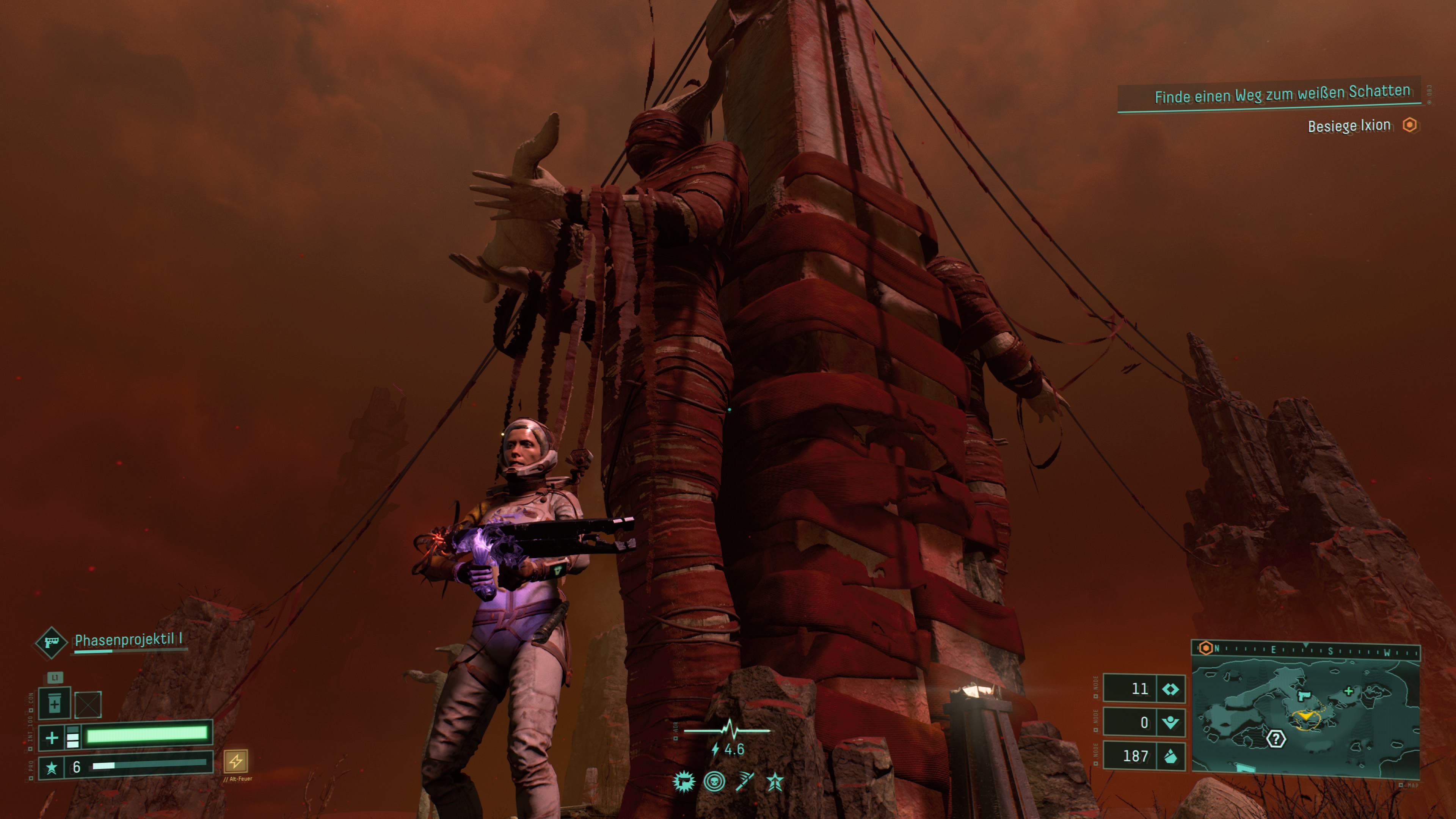Select the Phasenprojektil I weapon pistol icon
Viewport: 1456px width, 819px height.
pyautogui.click(x=51, y=643)
